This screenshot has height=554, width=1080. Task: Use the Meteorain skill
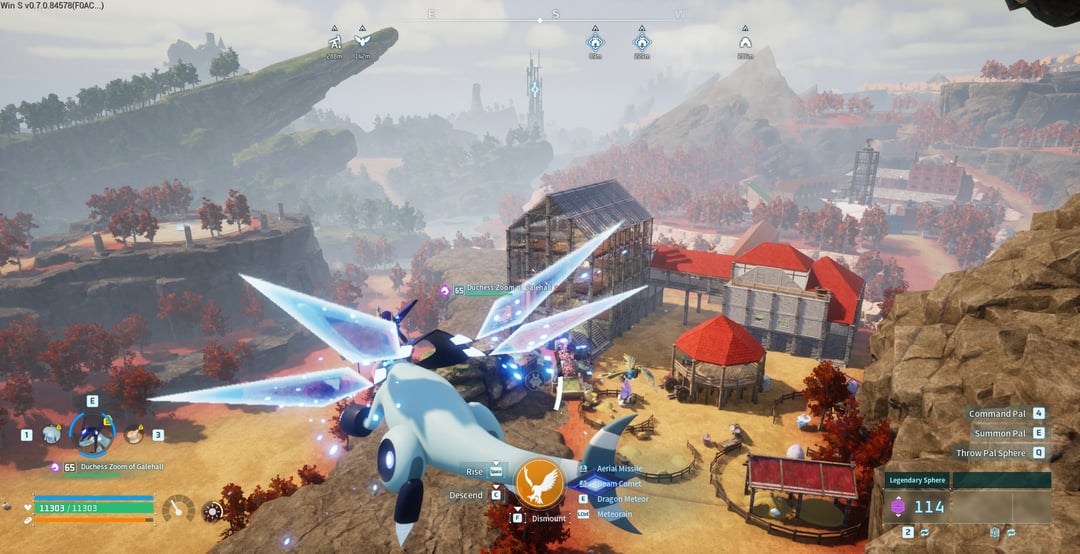click(617, 513)
